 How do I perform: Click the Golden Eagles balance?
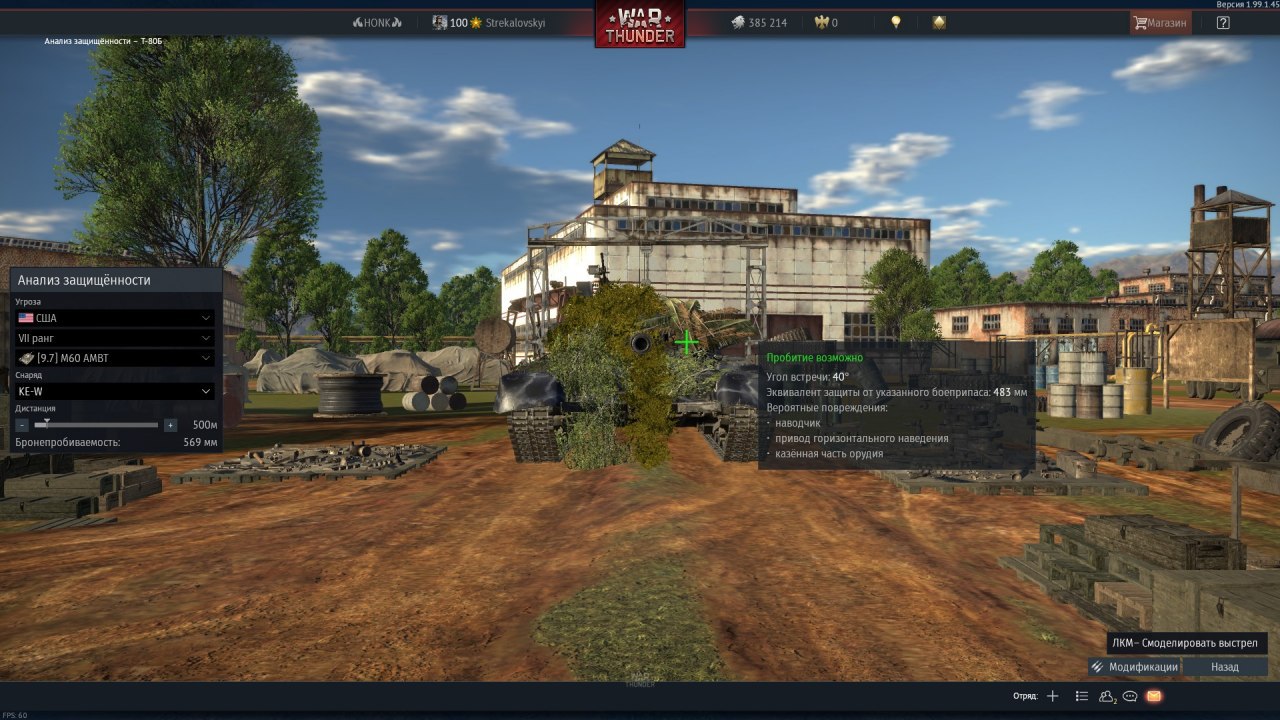point(828,22)
